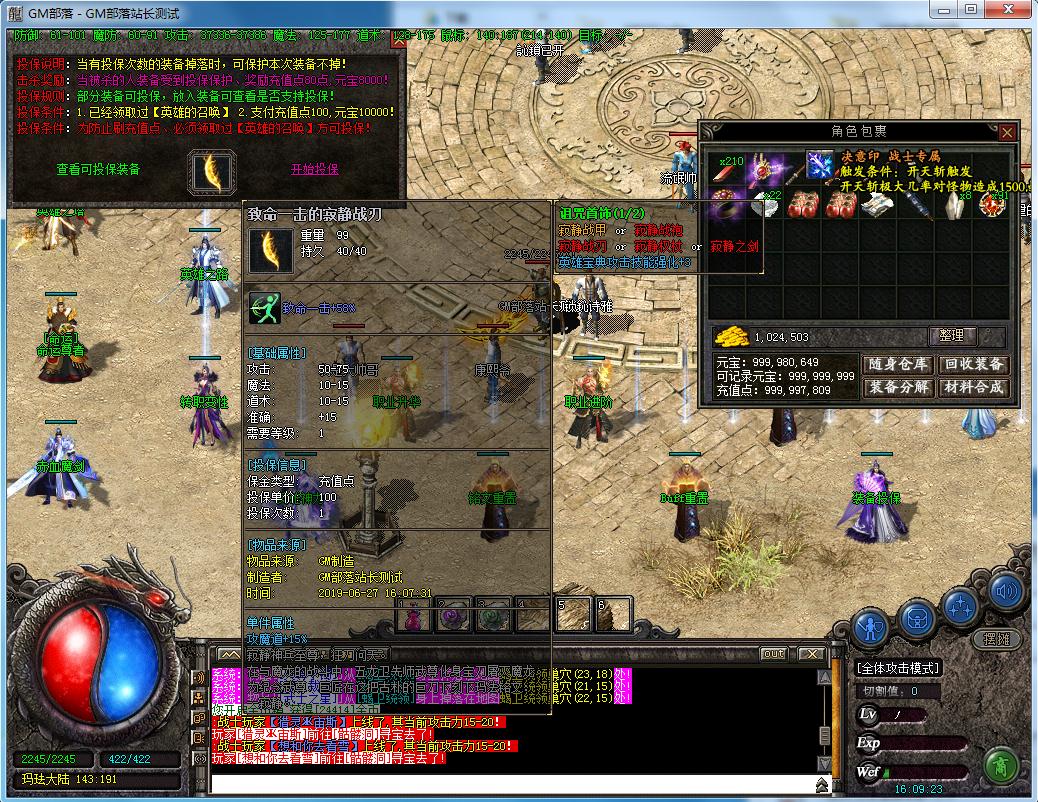The height and width of the screenshot is (802, 1038).
Task: Select the golden blade in the insurance slot
Action: point(212,171)
